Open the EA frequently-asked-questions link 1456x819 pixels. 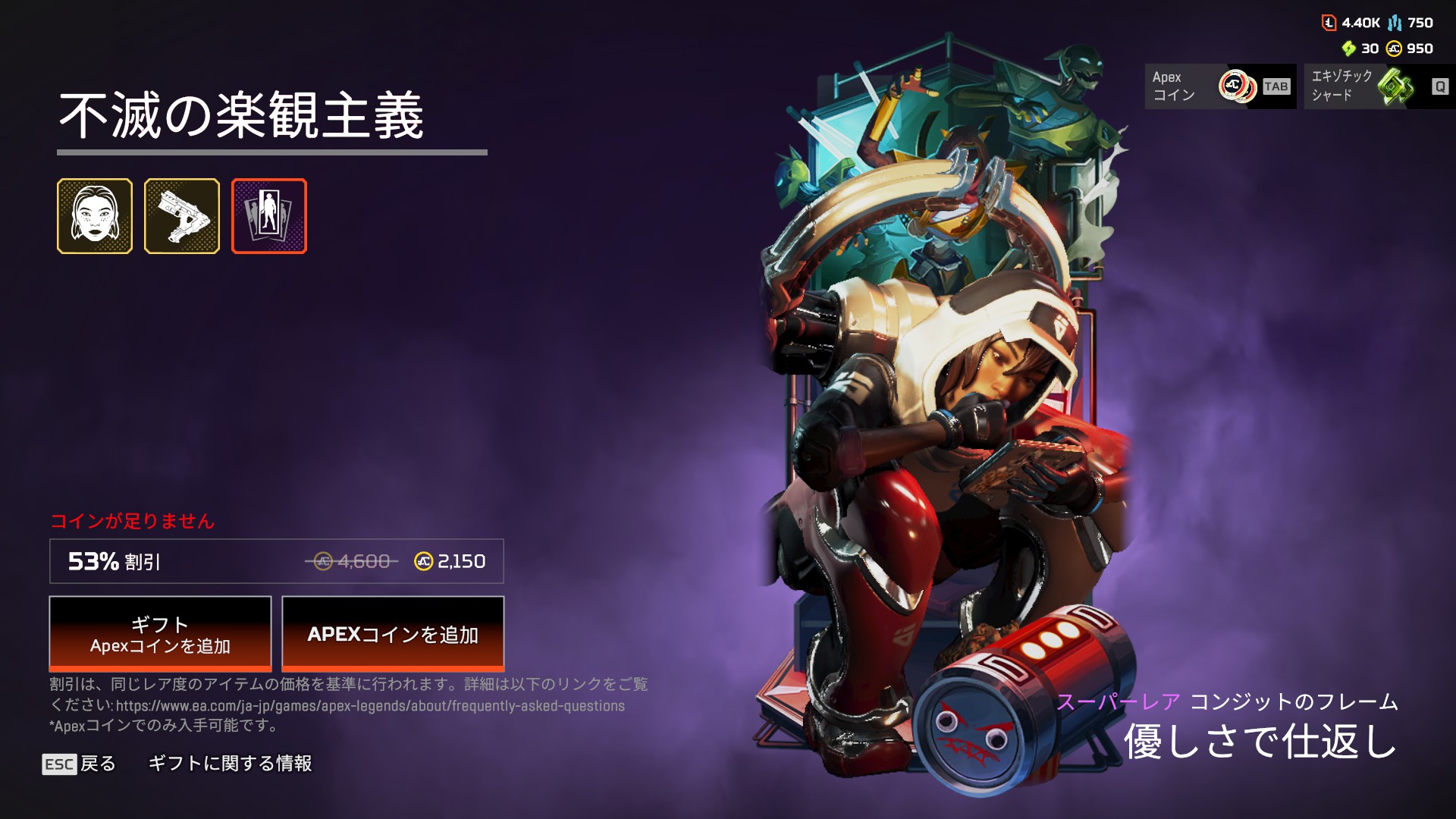(370, 706)
